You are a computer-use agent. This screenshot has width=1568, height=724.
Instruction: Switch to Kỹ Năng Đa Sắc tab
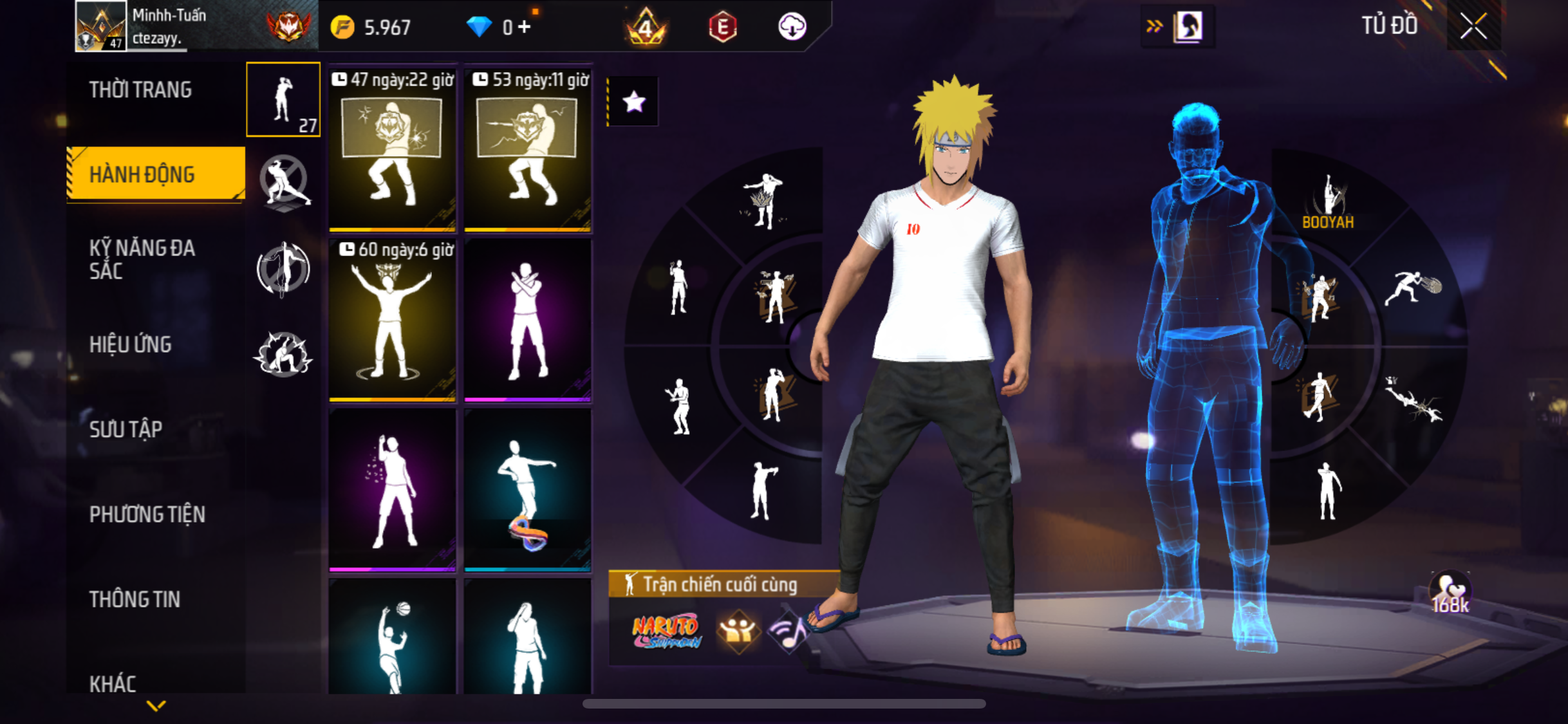142,259
